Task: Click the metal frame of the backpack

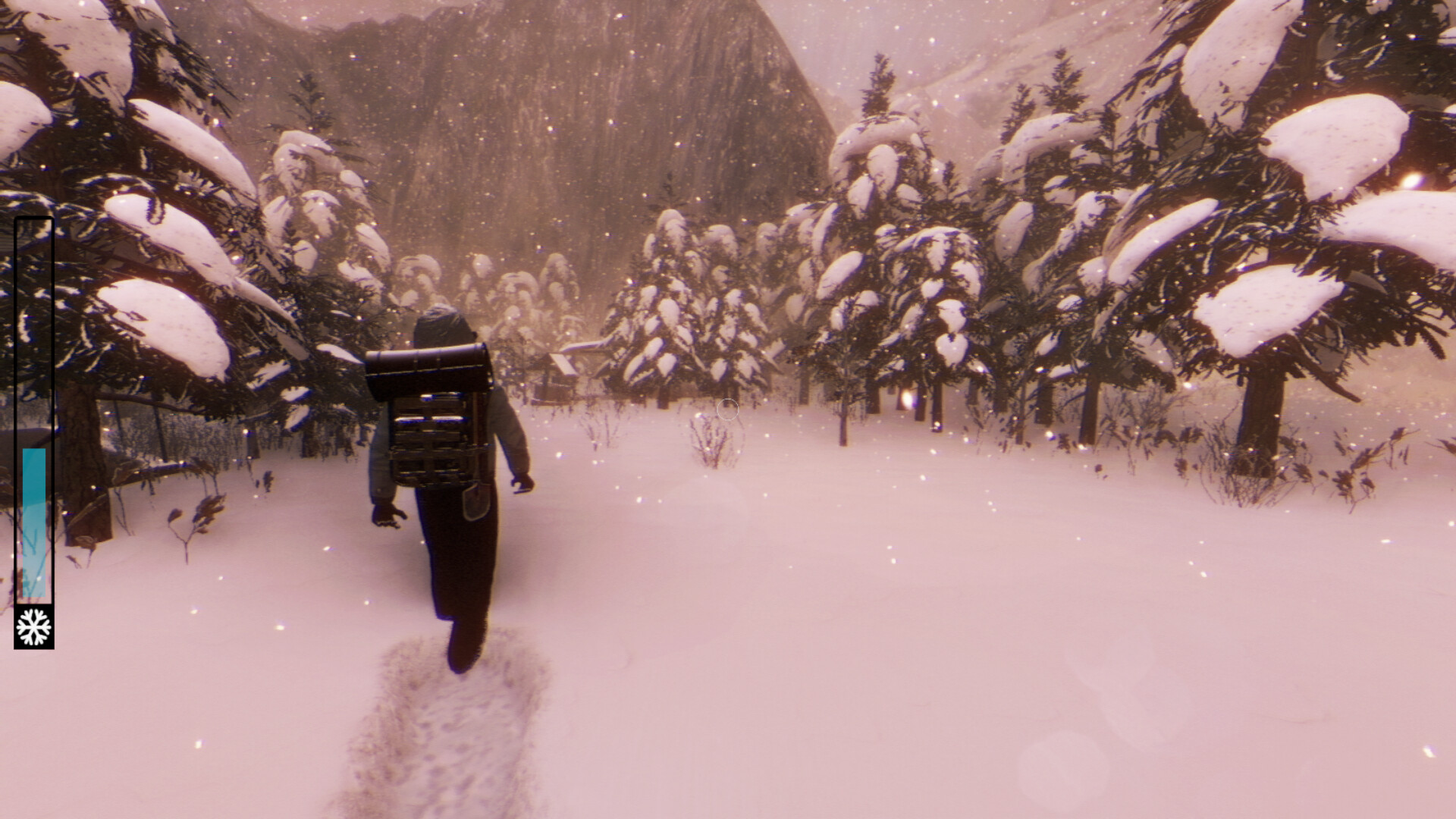Action: tap(432, 440)
